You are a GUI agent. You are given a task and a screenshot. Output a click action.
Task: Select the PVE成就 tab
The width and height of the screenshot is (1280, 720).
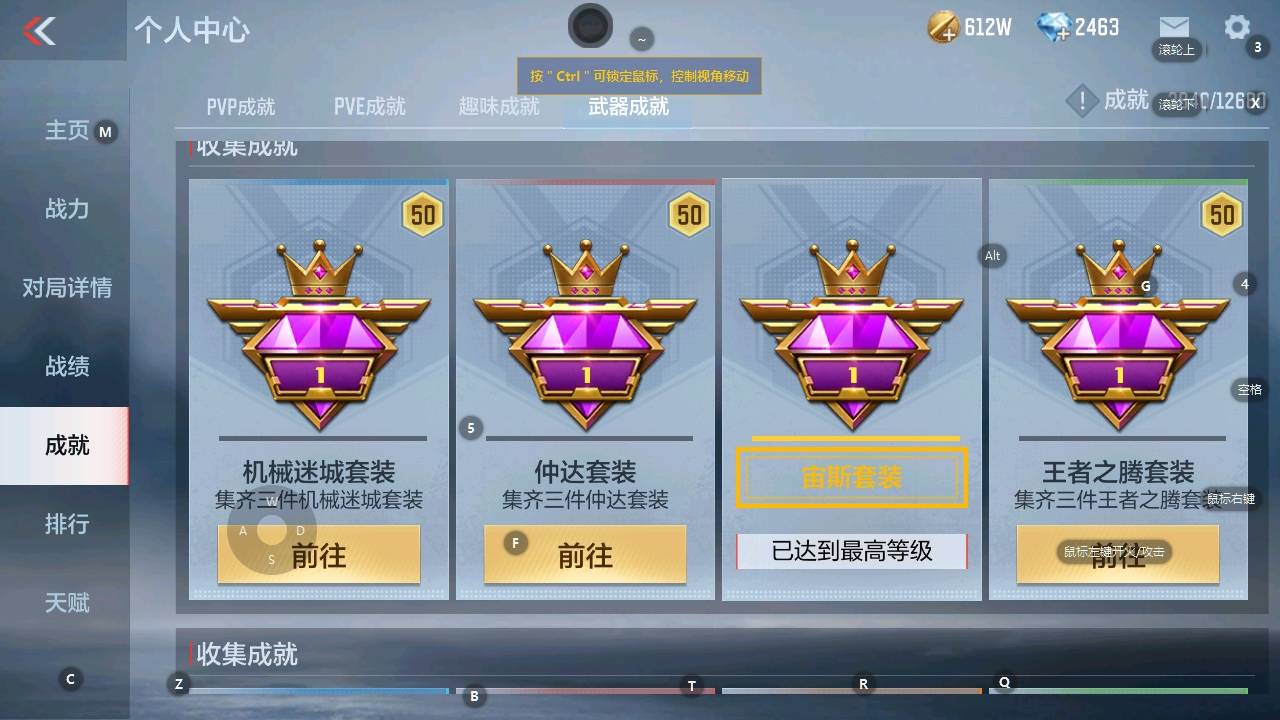coord(367,106)
